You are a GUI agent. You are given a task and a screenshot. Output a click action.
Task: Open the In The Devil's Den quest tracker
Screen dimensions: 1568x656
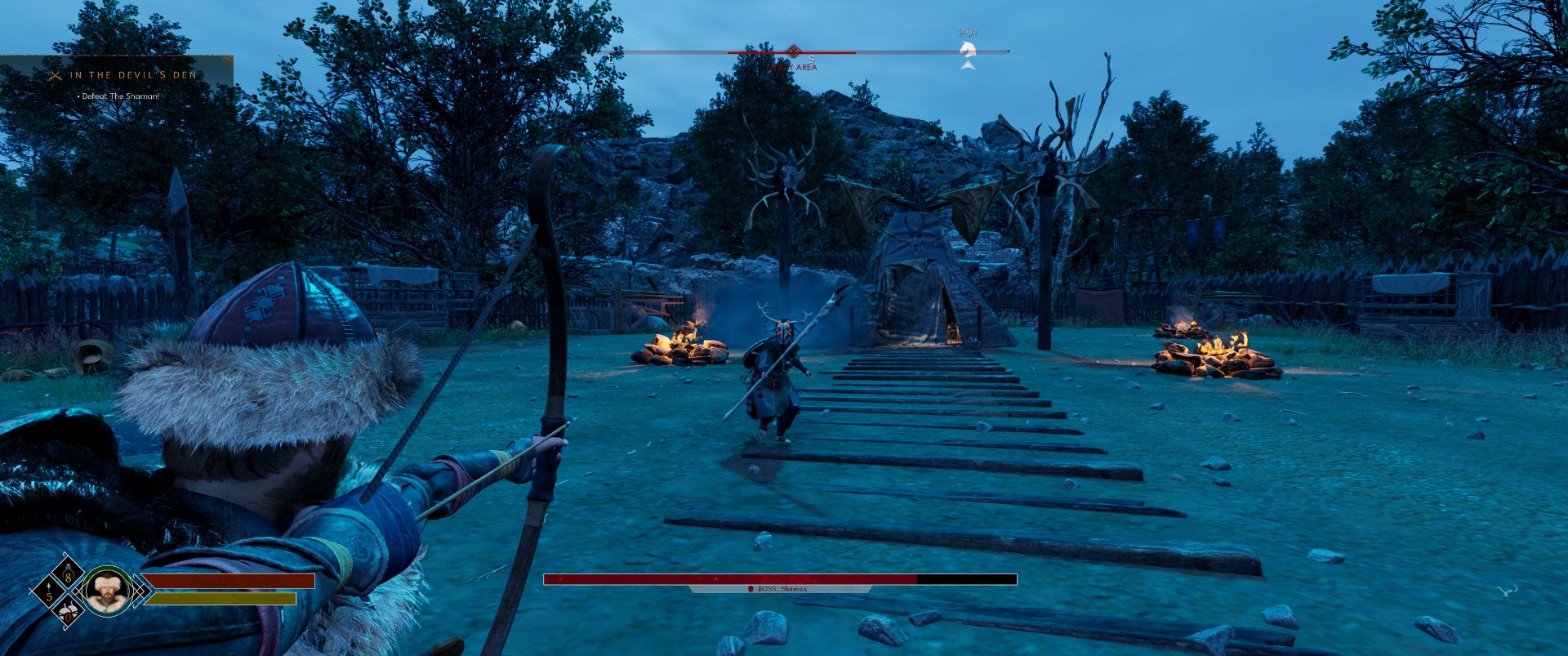coord(132,75)
